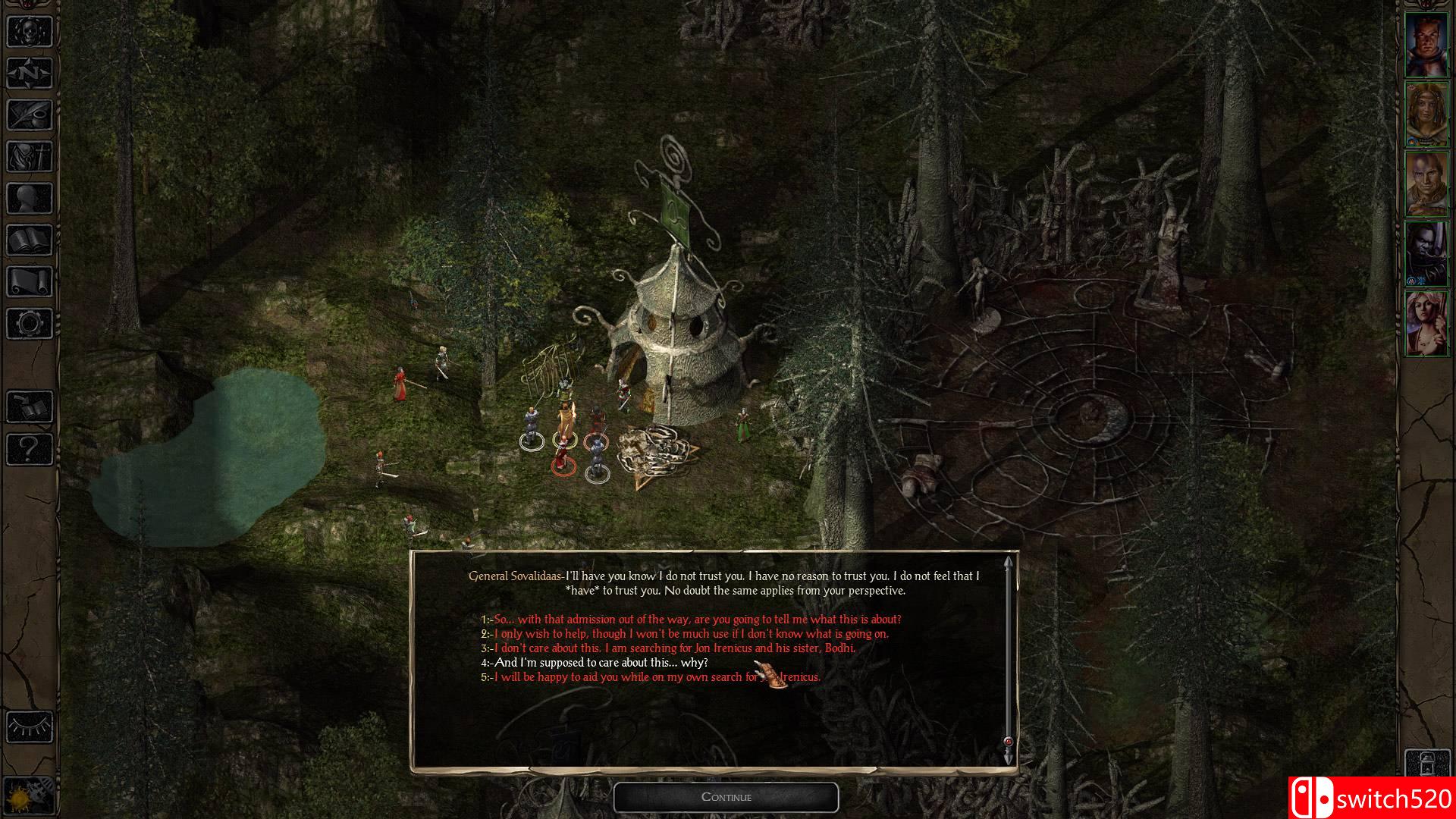Click the sun clock icon

click(x=30, y=793)
